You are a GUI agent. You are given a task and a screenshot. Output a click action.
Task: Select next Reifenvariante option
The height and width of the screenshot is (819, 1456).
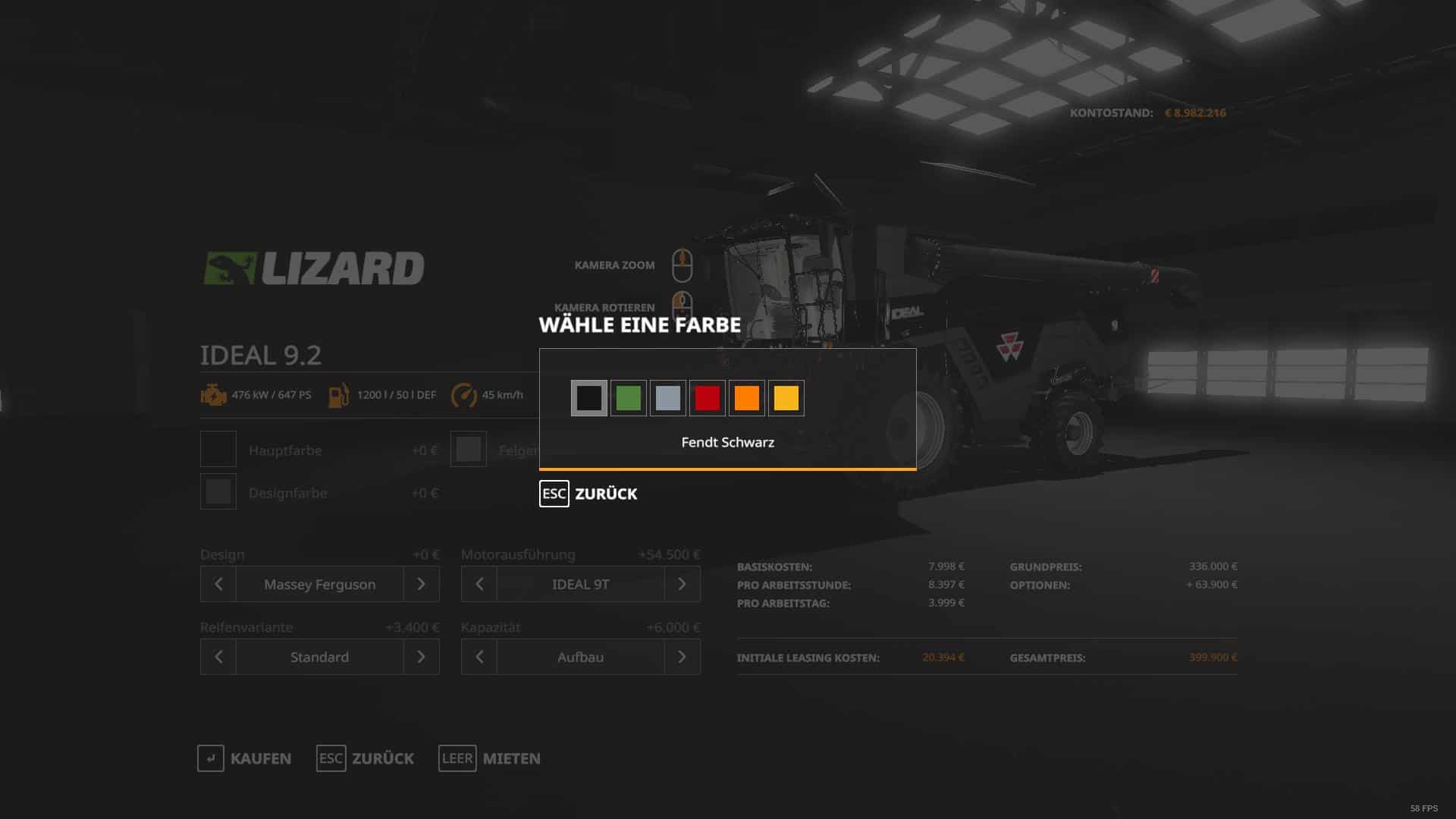[422, 657]
